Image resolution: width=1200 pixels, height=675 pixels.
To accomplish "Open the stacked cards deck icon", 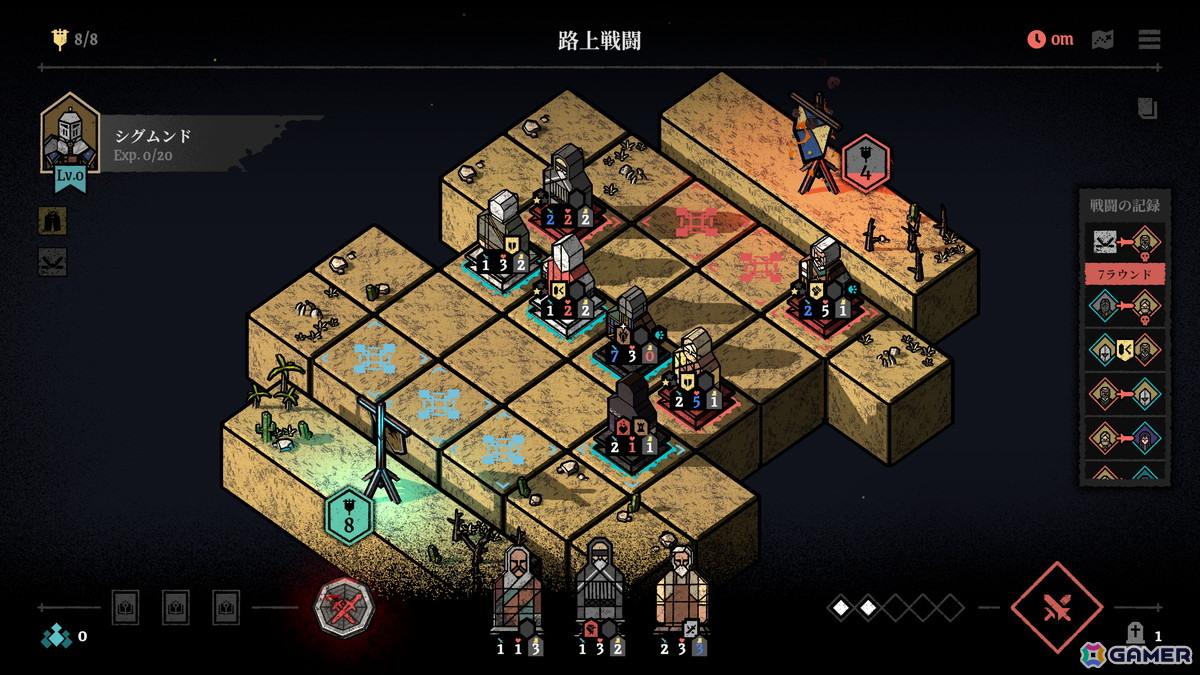I will tap(1147, 108).
